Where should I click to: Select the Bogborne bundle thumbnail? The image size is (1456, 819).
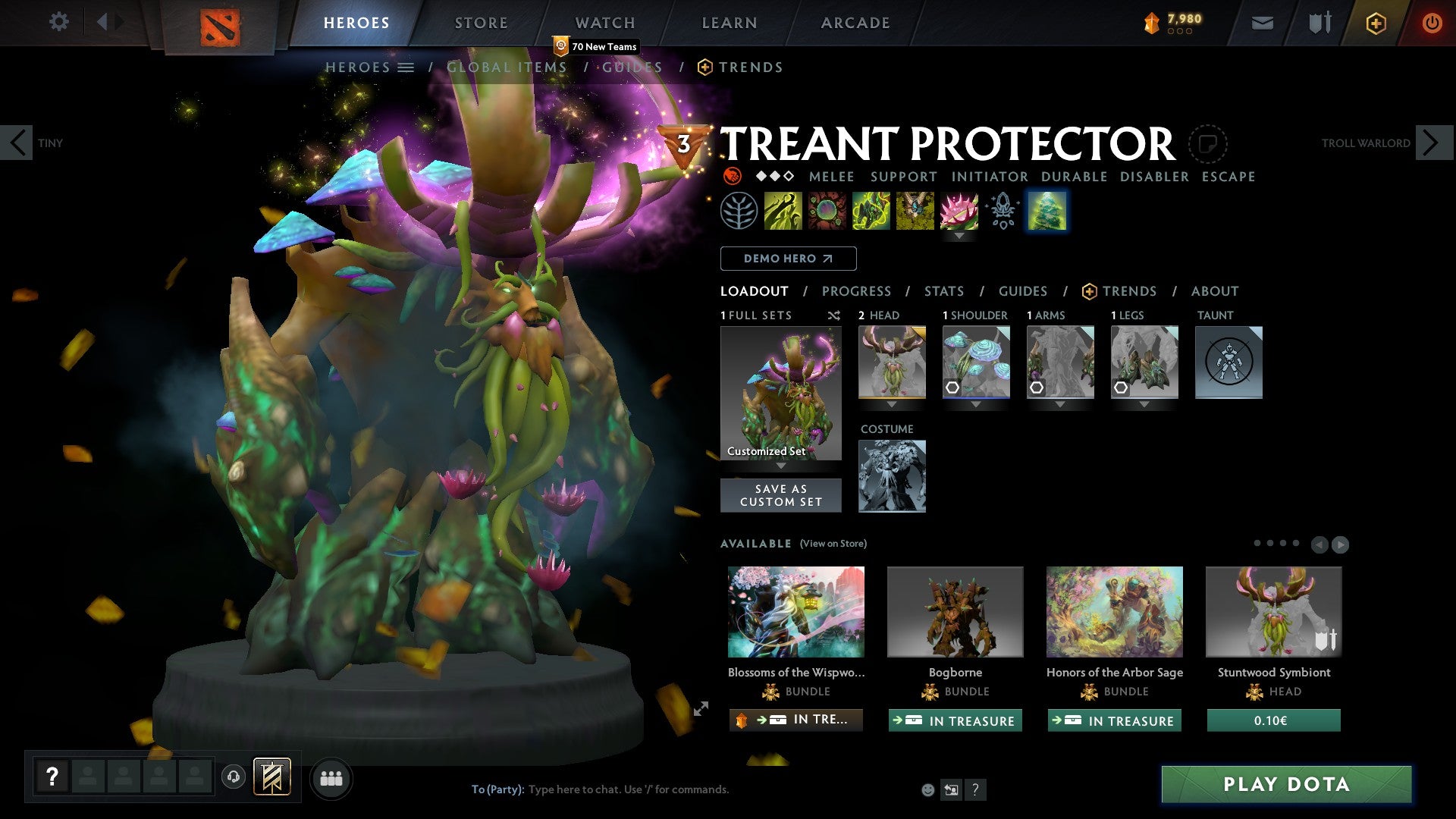[x=955, y=611]
